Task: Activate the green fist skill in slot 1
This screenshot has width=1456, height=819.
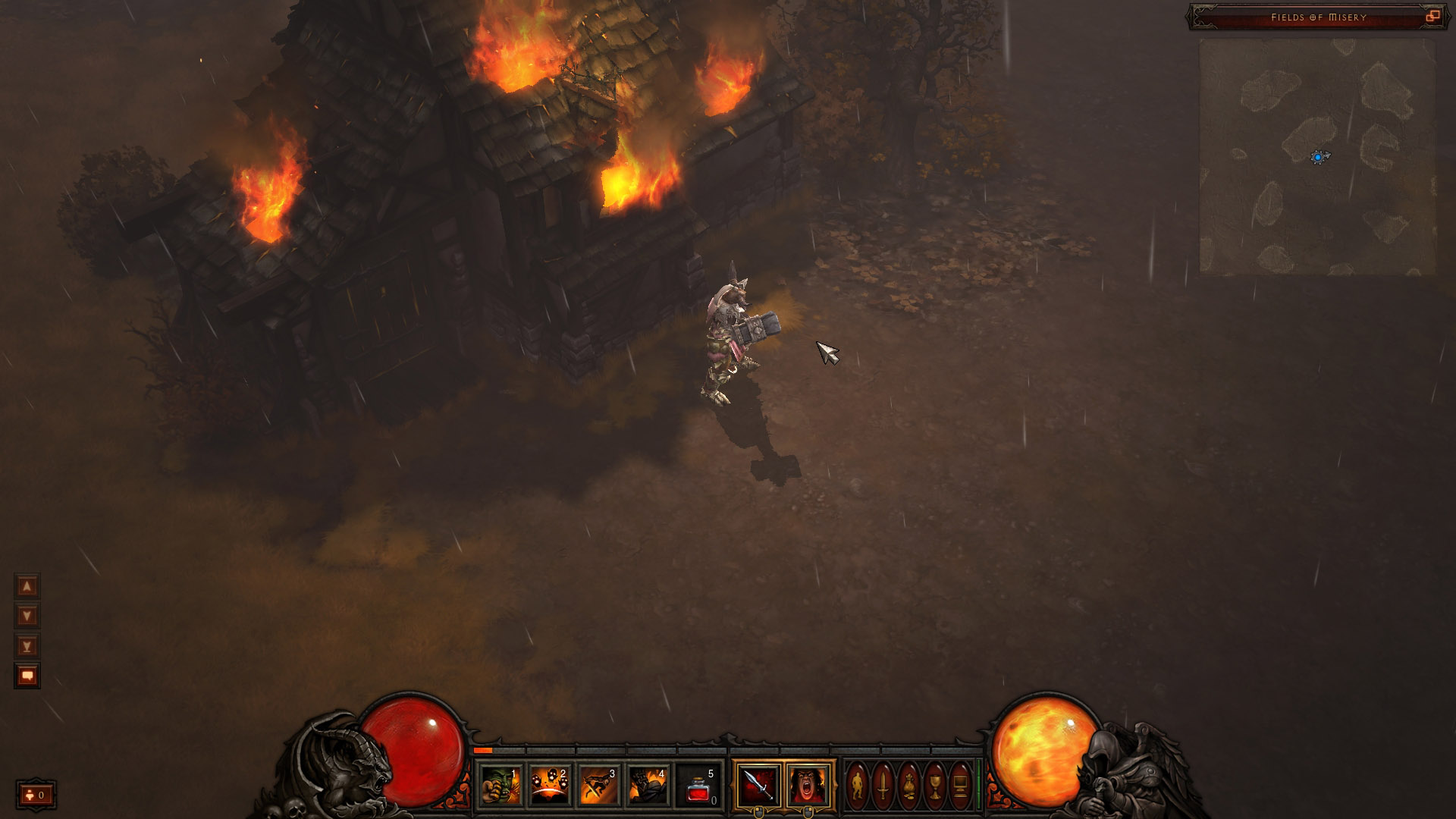Action: 501,785
